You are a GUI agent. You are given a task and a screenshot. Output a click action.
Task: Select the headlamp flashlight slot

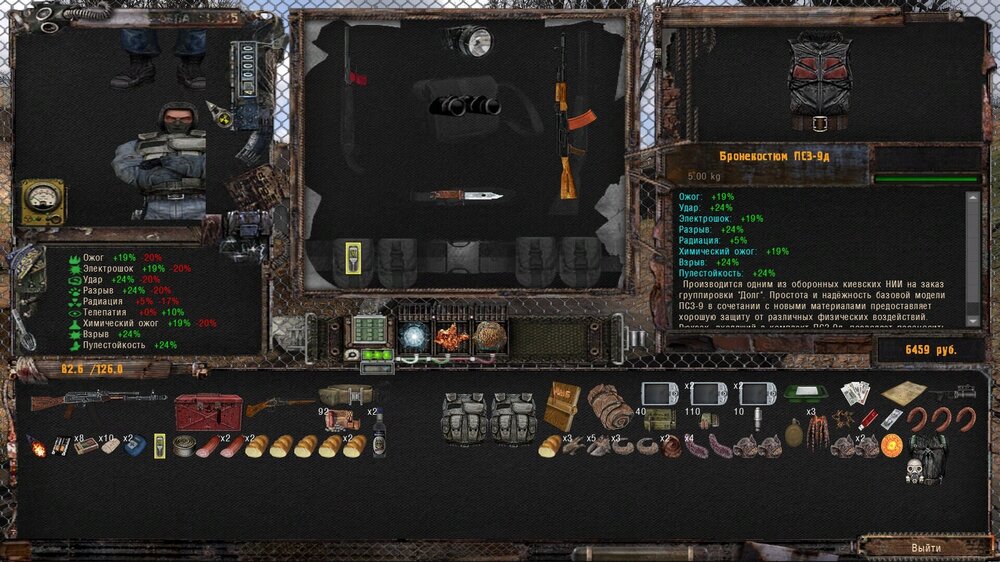coord(470,41)
